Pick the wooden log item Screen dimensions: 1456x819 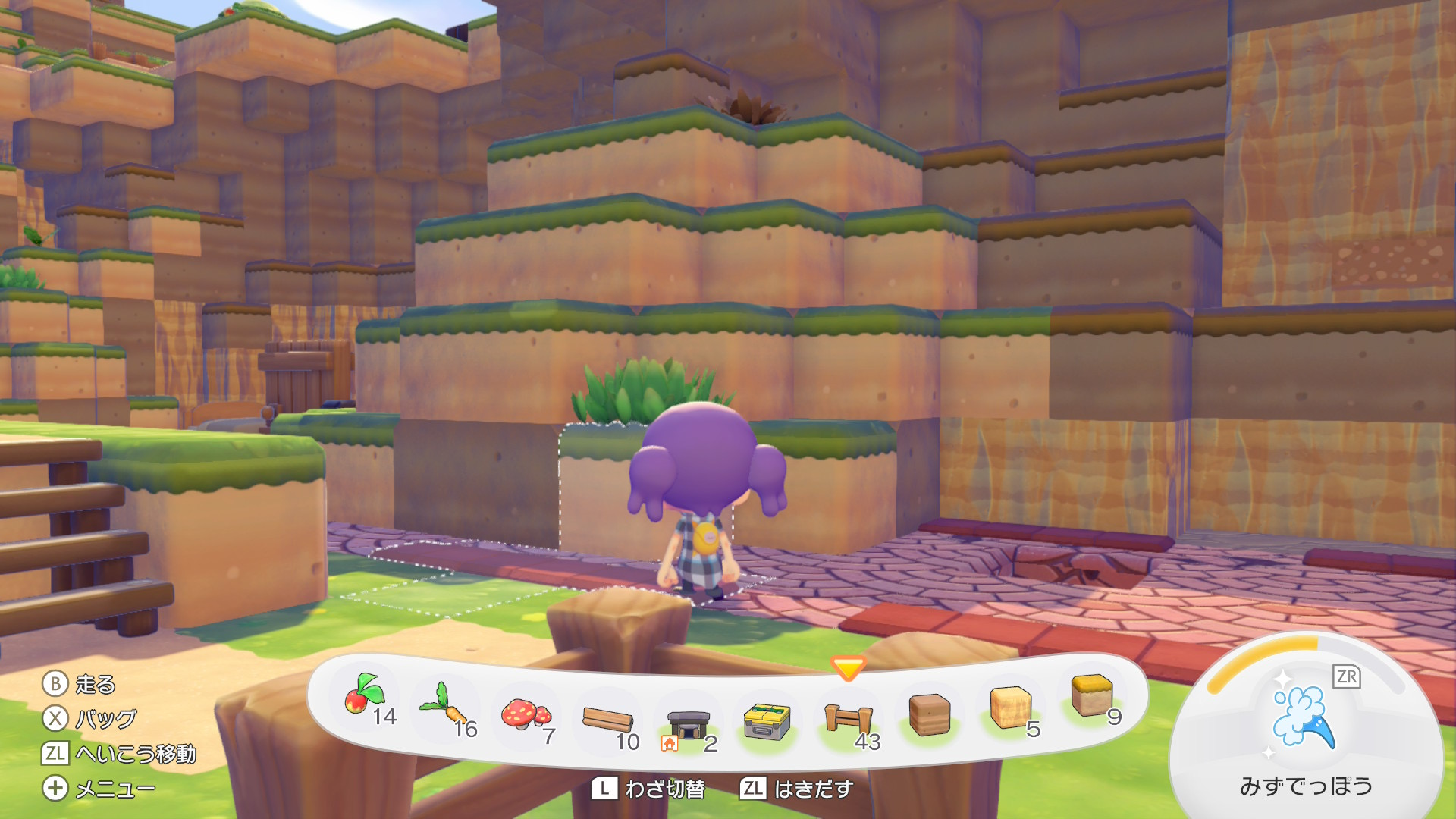coord(607,718)
